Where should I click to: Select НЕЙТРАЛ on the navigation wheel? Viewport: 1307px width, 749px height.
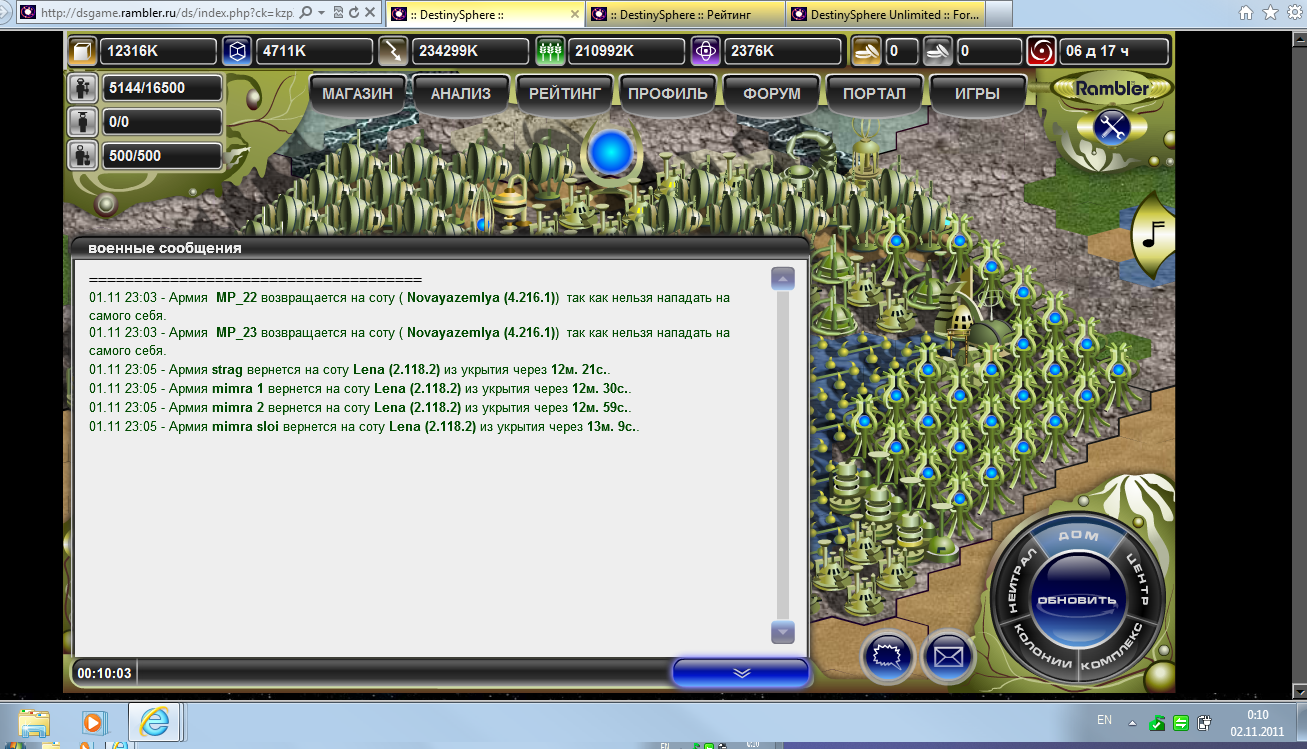[x=1014, y=582]
